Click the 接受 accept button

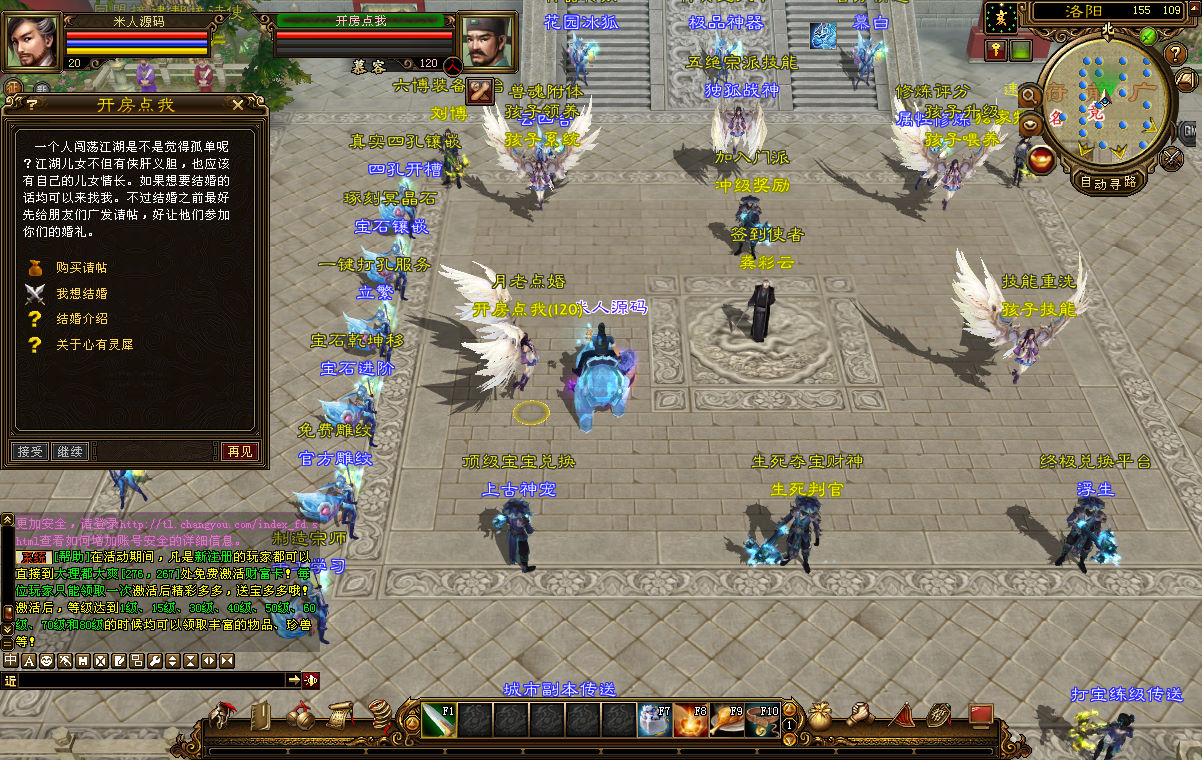pyautogui.click(x=30, y=452)
